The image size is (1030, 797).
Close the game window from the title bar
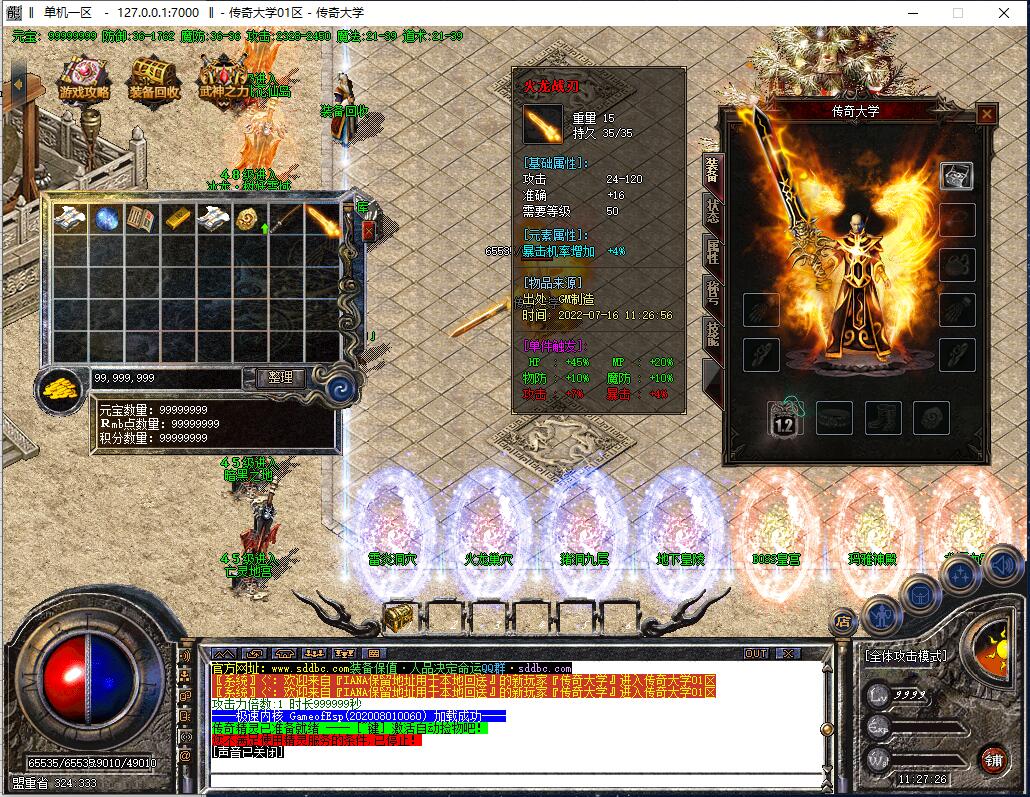pyautogui.click(x=1003, y=13)
